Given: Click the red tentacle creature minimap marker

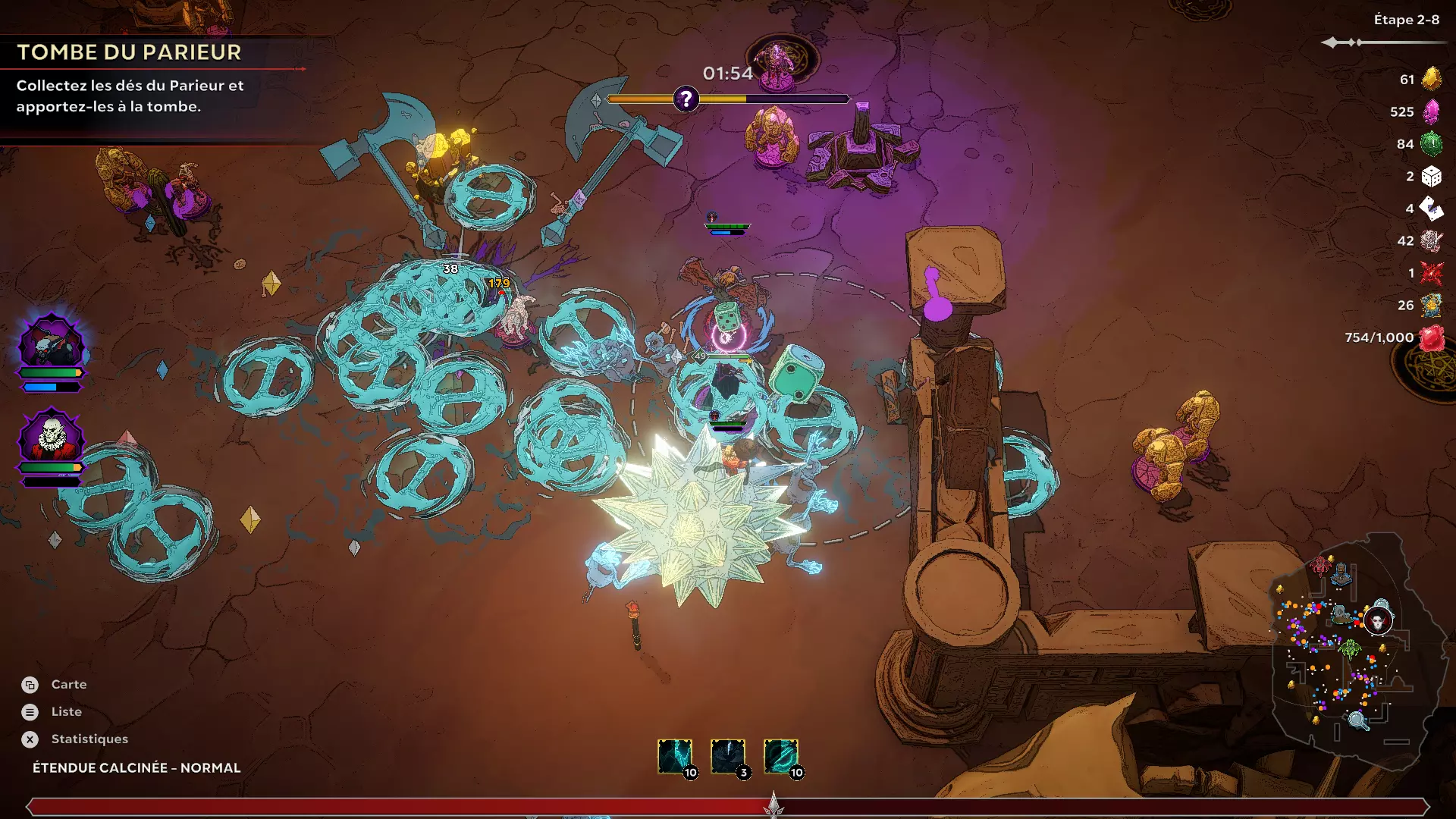Looking at the screenshot, I should 1321,564.
